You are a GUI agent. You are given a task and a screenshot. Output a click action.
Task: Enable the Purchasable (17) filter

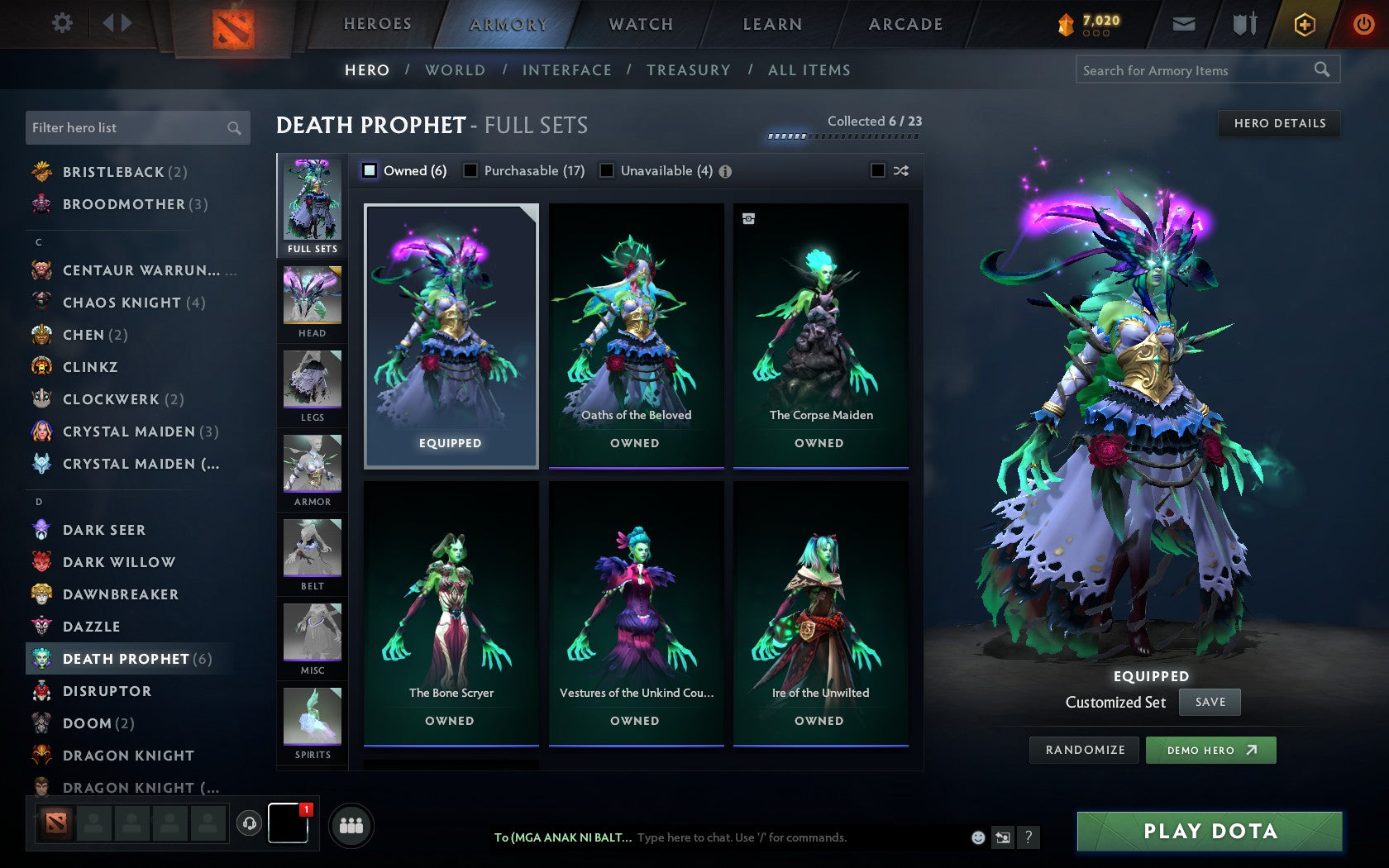[472, 170]
